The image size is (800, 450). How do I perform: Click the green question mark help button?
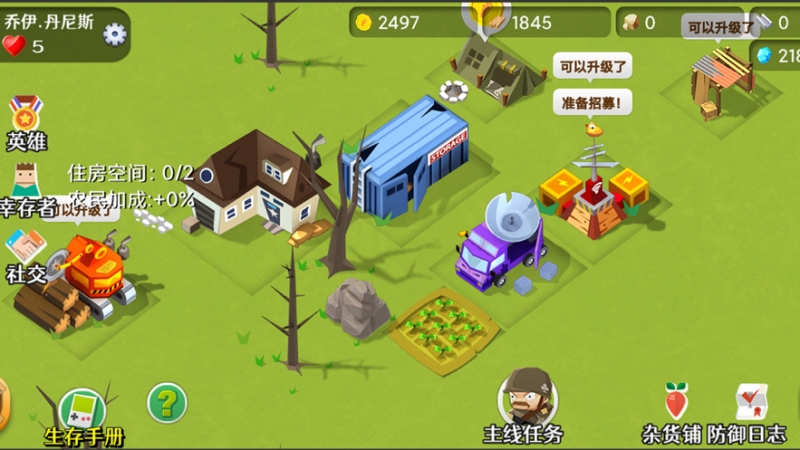pos(167,403)
